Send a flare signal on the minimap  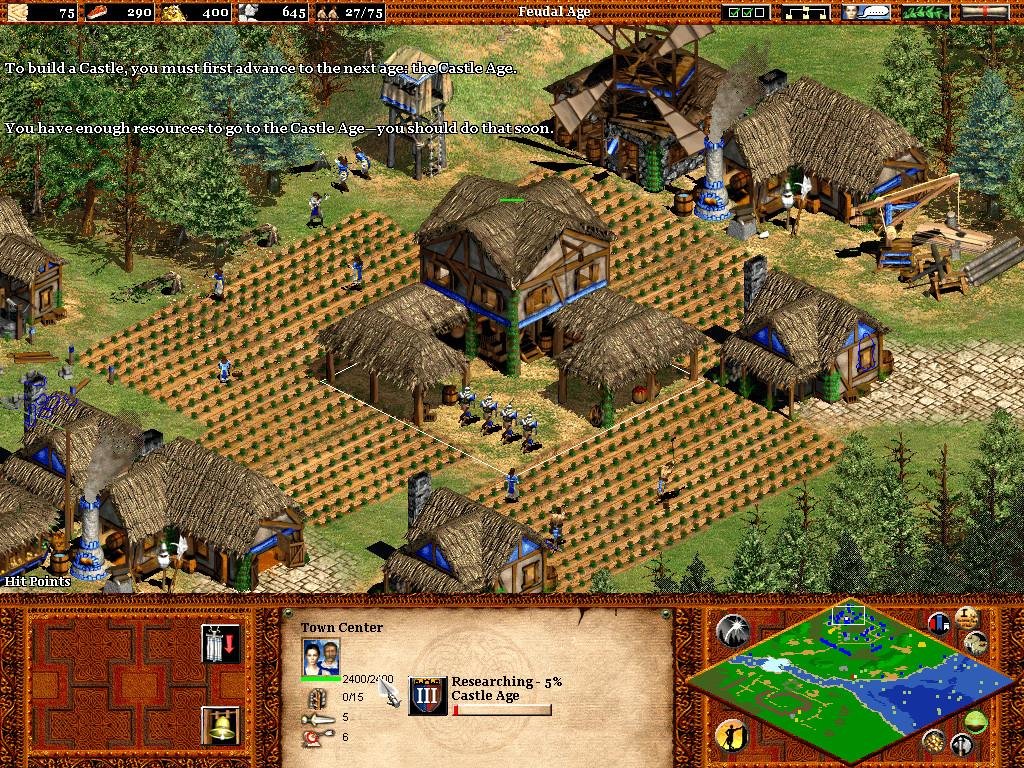click(733, 631)
